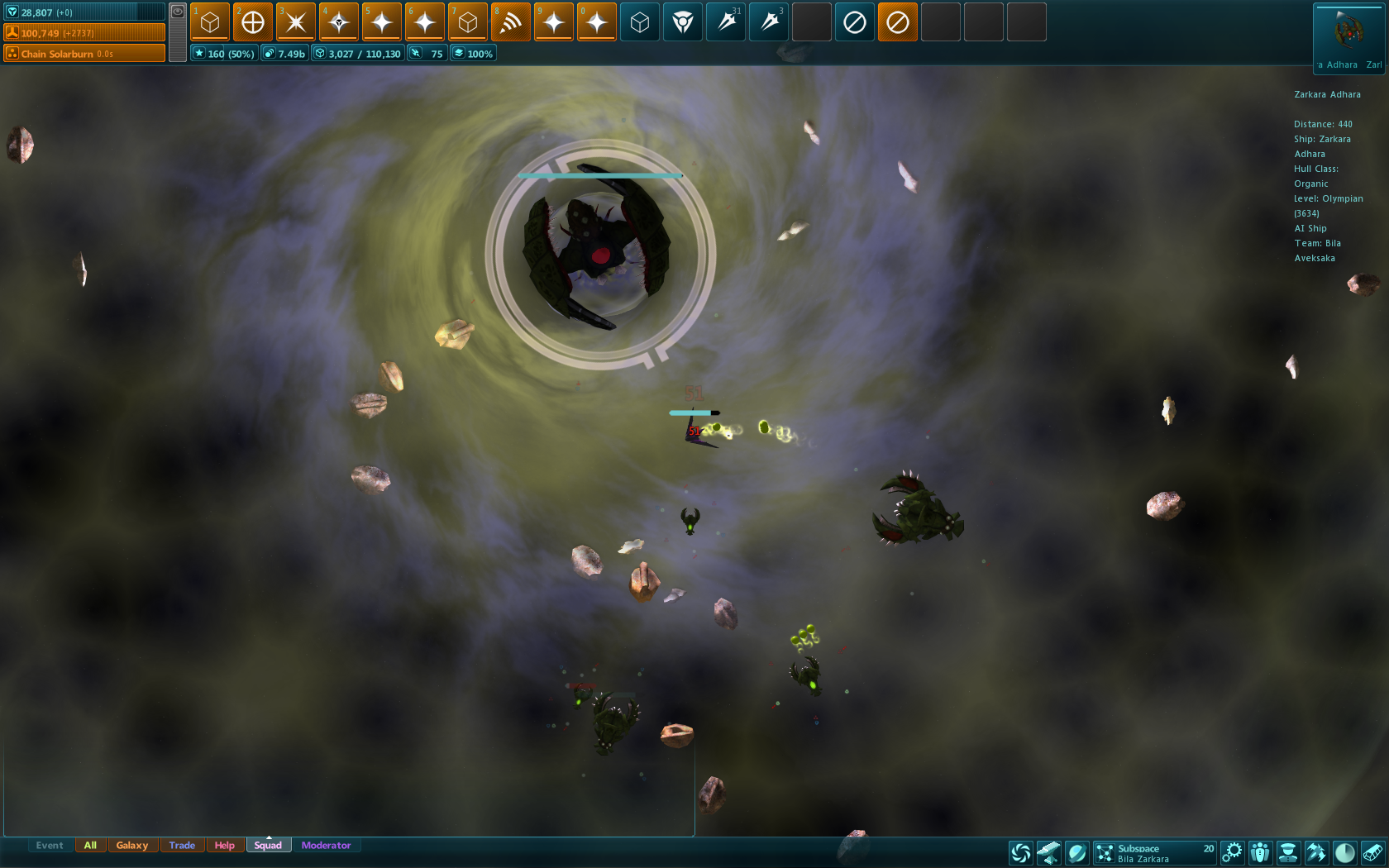The width and height of the screenshot is (1389, 868).
Task: Open the captain character sheet icon
Action: [x=1287, y=852]
